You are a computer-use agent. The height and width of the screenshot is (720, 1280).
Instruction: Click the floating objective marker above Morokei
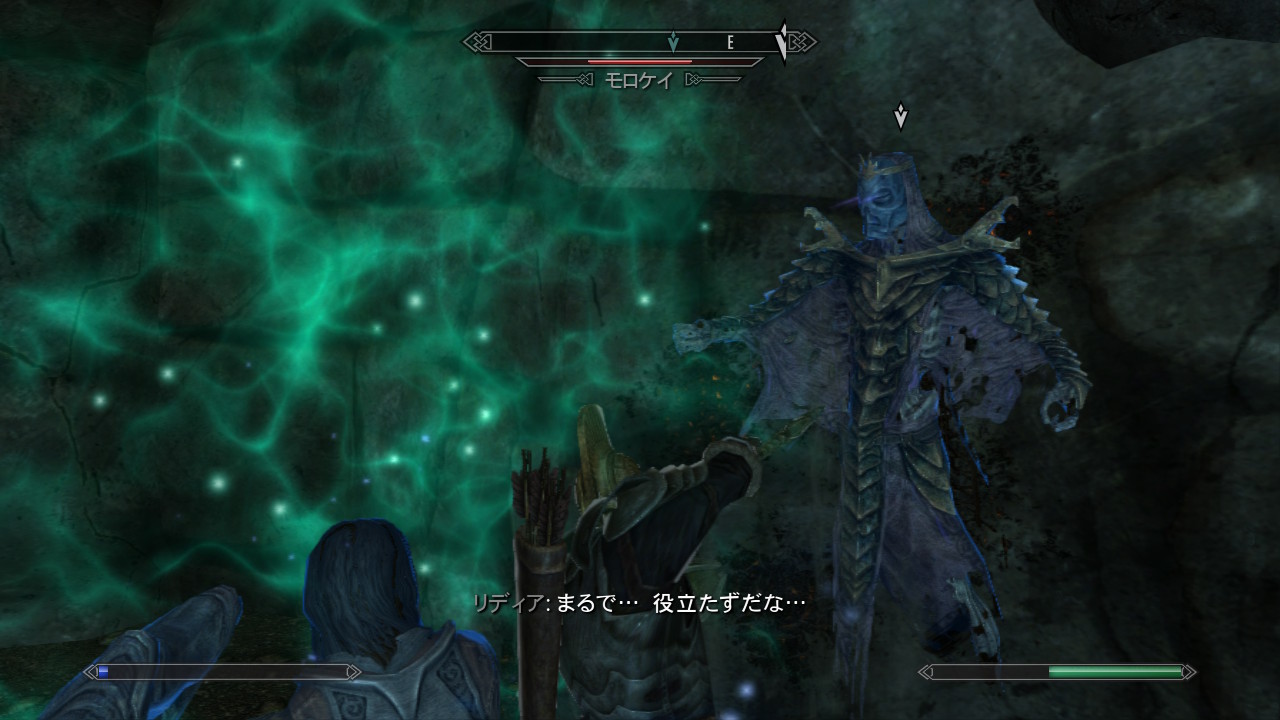900,116
